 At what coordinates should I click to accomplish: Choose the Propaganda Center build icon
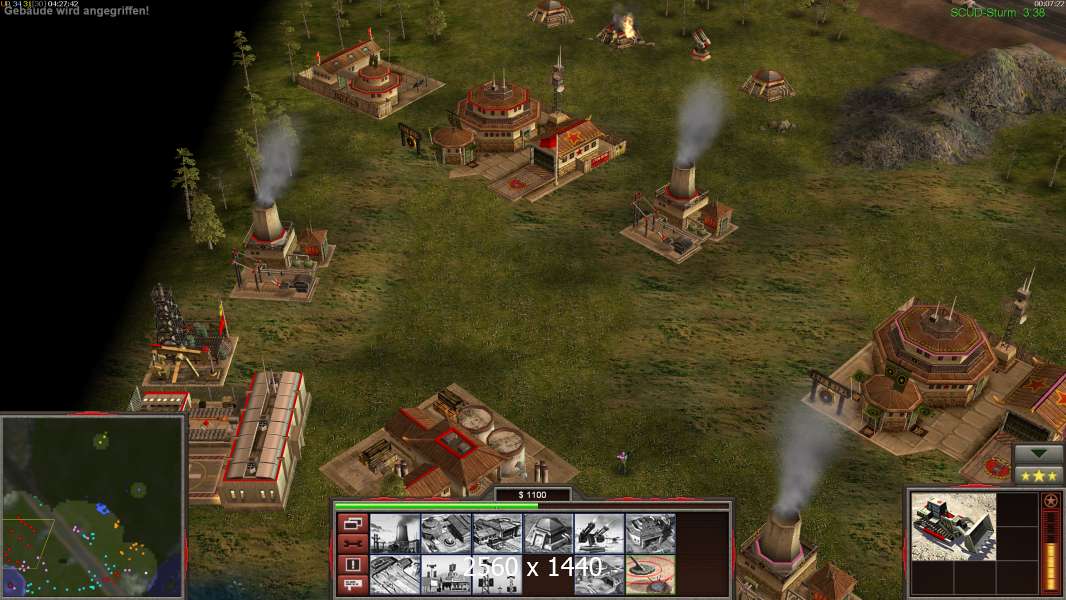[x=446, y=575]
